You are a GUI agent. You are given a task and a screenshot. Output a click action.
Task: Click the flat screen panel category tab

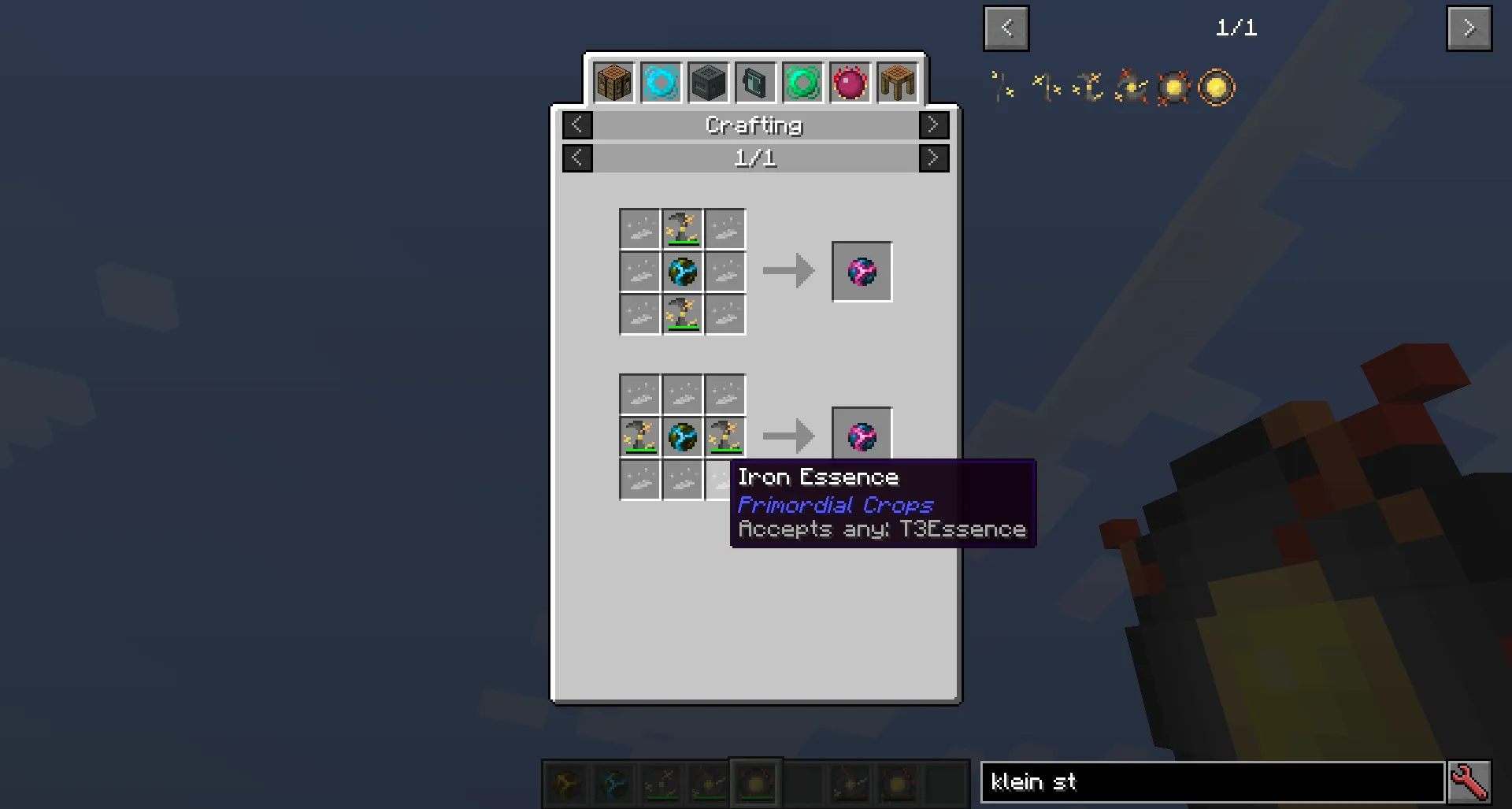click(755, 81)
